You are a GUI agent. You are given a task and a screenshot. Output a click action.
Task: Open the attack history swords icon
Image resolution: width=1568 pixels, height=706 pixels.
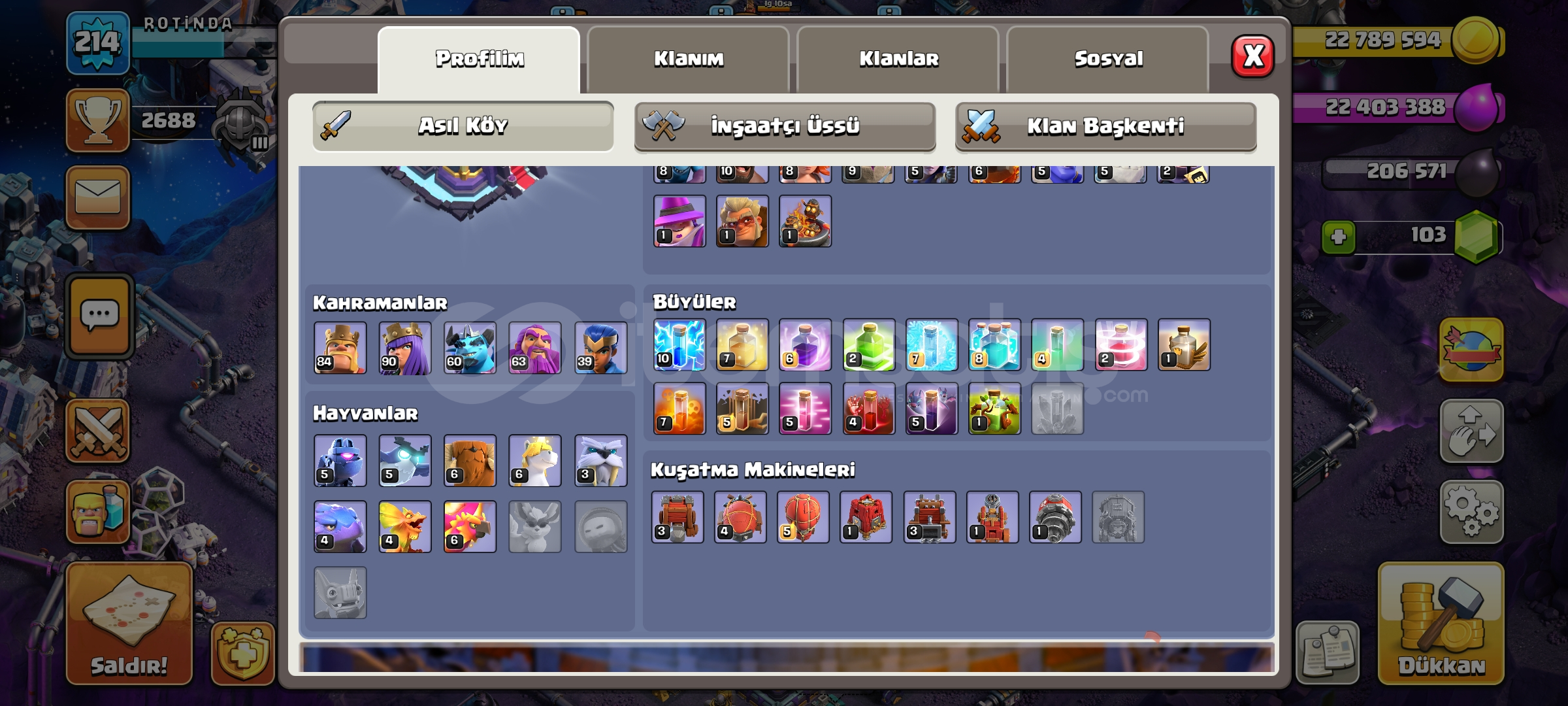(x=98, y=431)
